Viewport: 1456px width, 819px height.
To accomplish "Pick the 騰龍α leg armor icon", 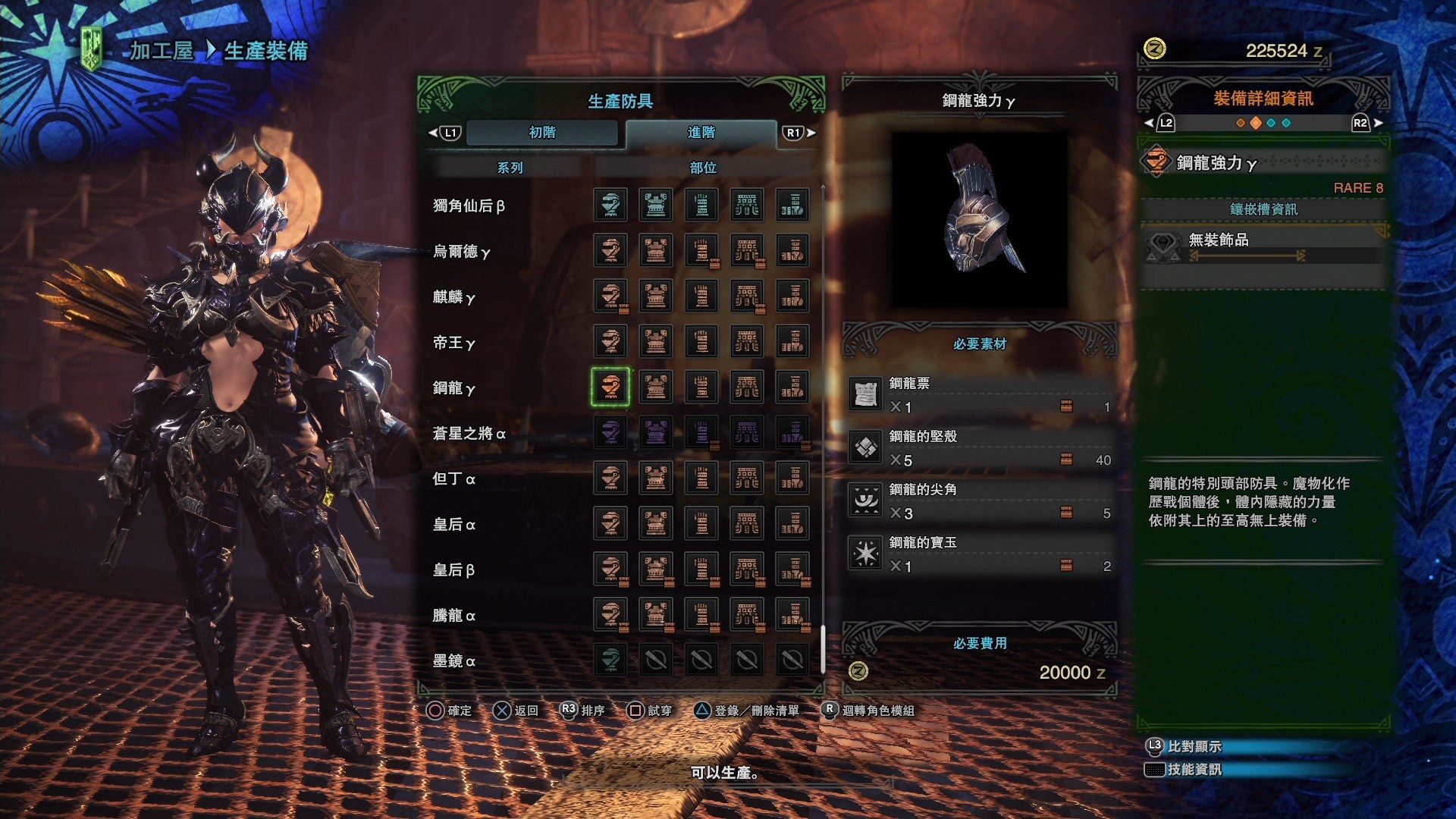I will [792, 615].
